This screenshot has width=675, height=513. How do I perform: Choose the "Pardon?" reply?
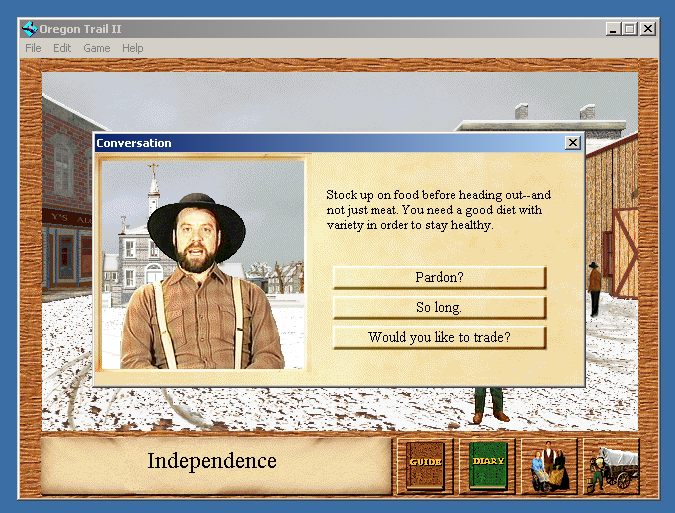[439, 277]
